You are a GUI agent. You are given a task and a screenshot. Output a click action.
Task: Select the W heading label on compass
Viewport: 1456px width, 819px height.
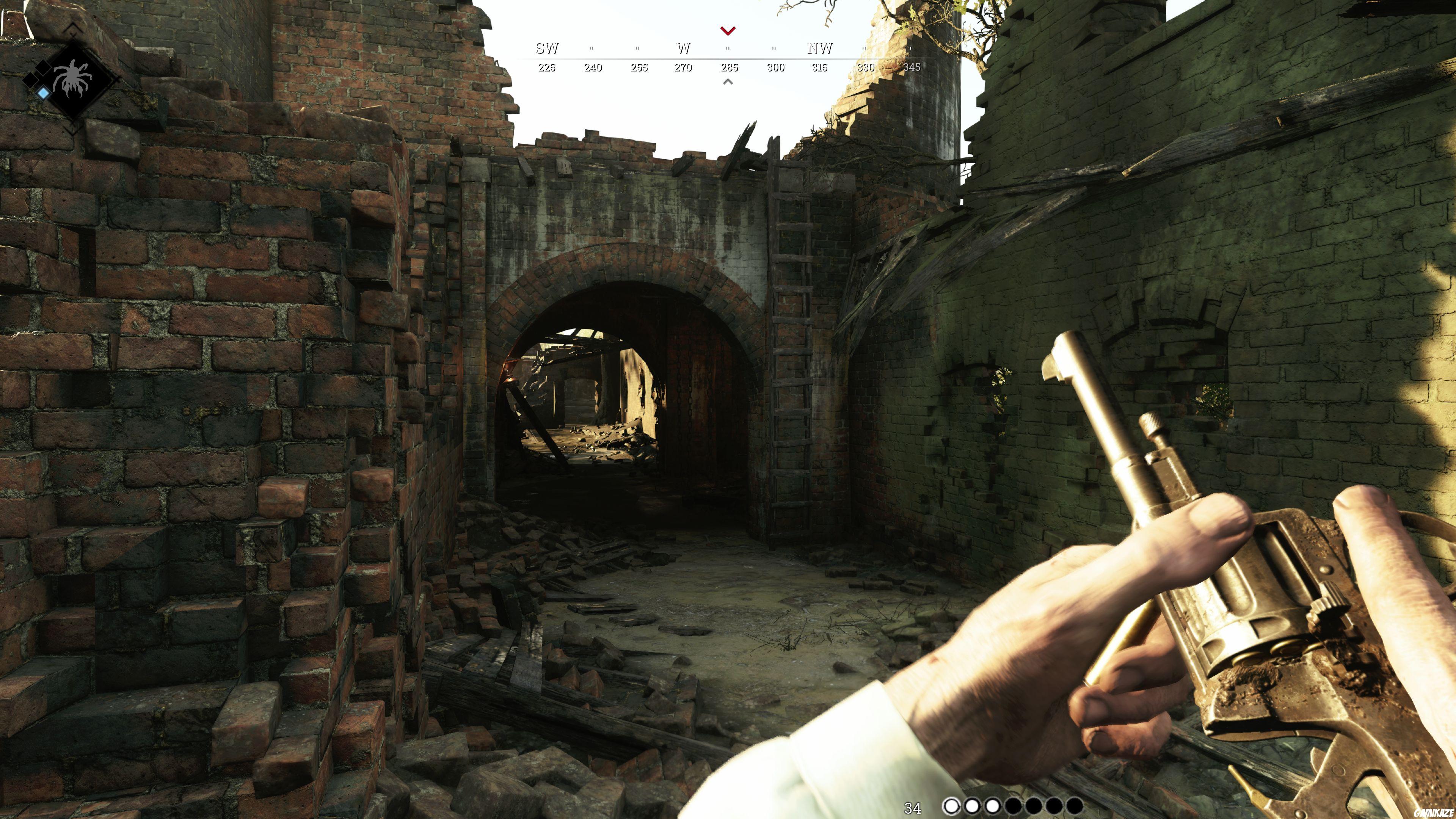click(683, 49)
